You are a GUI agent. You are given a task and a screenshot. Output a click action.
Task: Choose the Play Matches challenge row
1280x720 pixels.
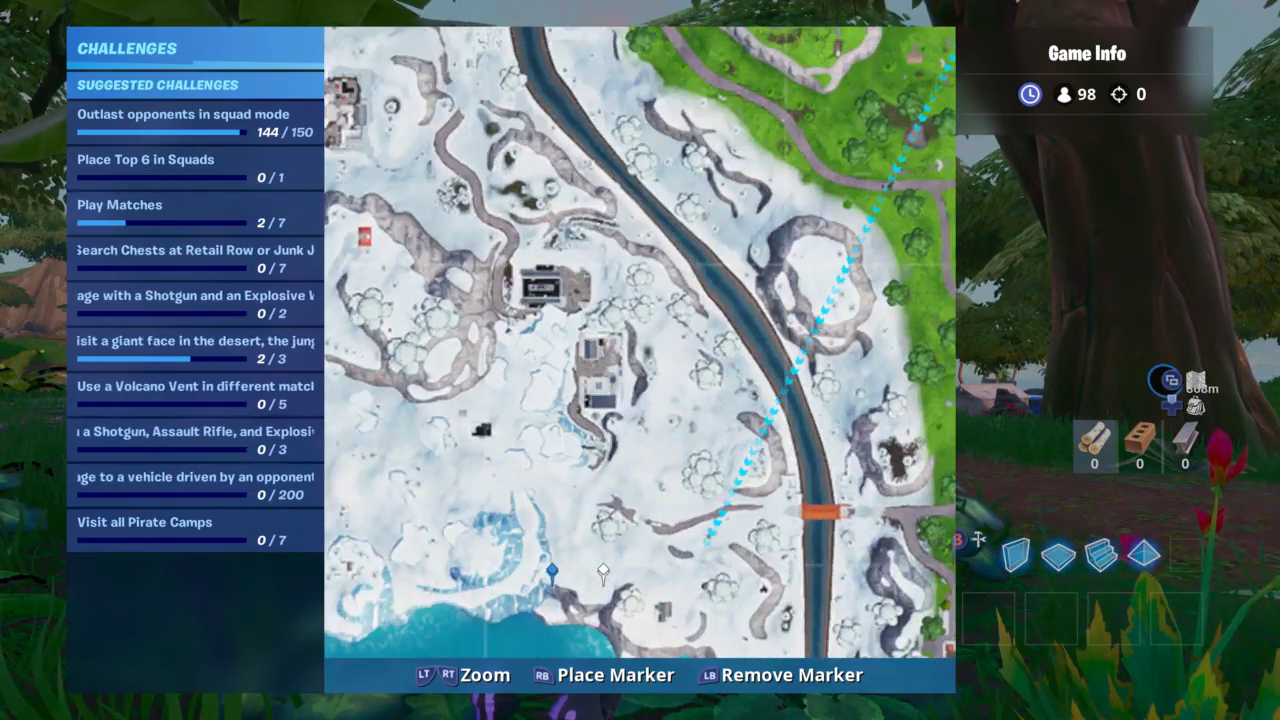pos(195,213)
